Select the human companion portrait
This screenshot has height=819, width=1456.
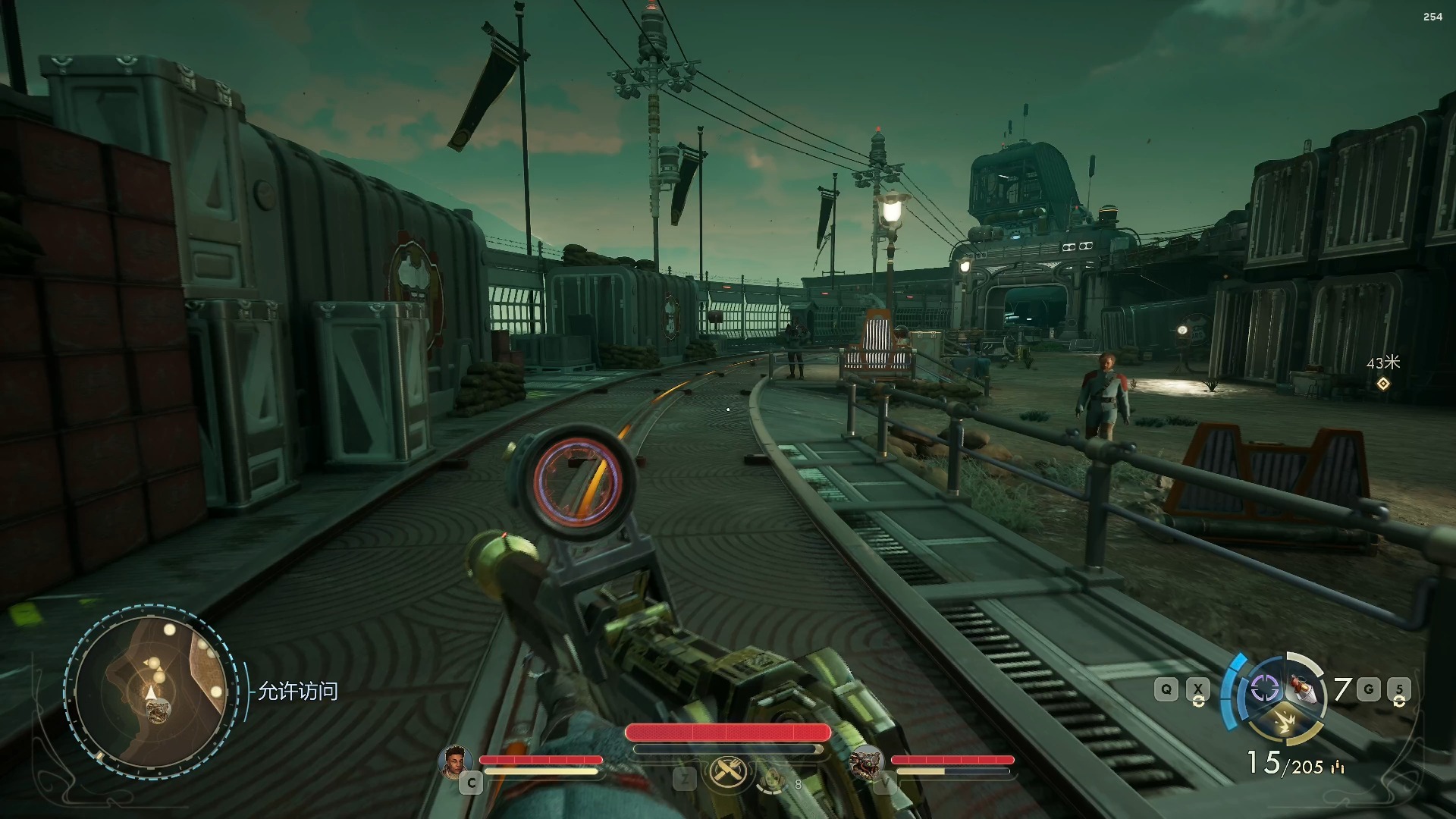tap(454, 762)
